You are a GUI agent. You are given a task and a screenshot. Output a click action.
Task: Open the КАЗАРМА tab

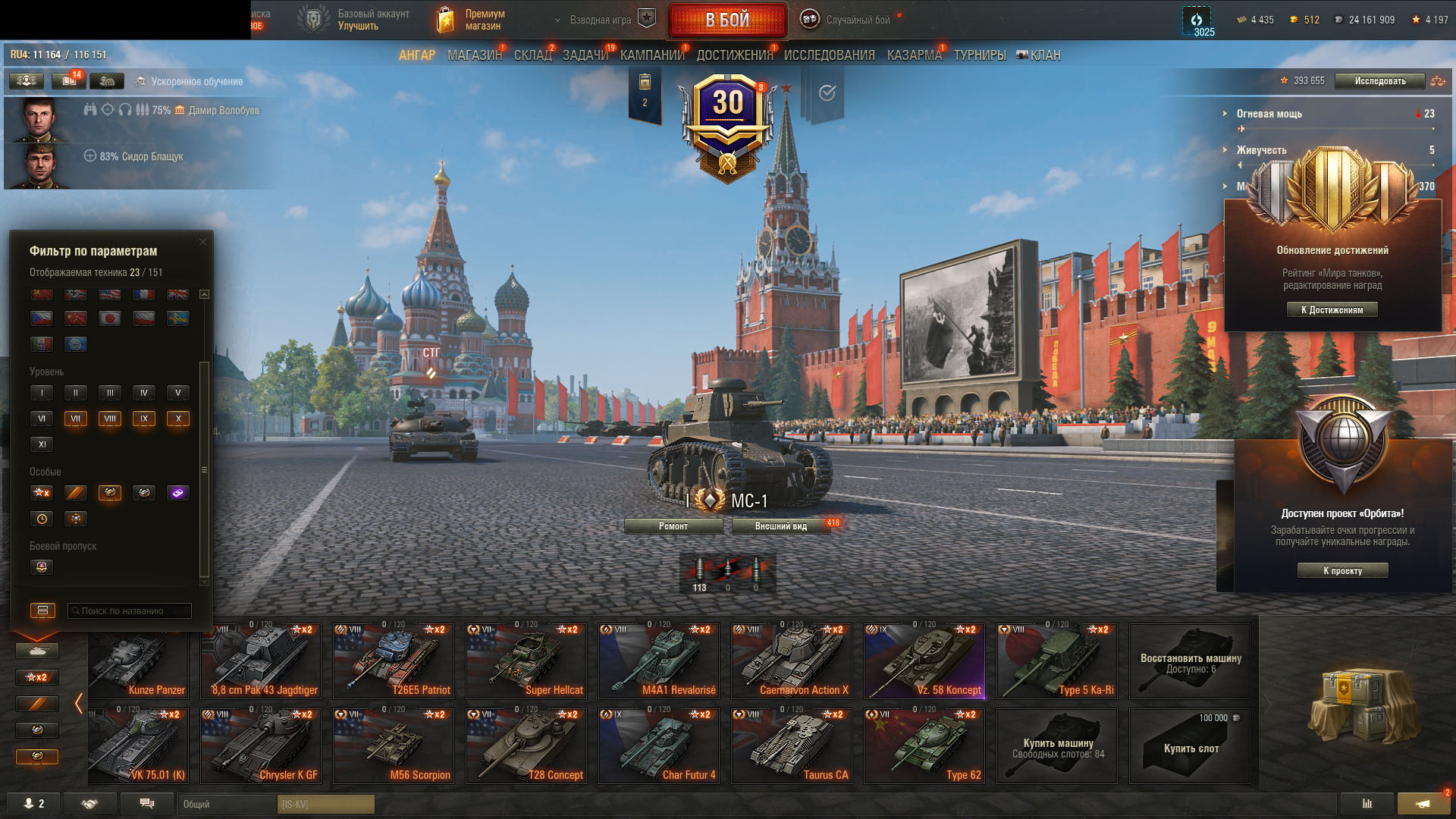tap(914, 55)
